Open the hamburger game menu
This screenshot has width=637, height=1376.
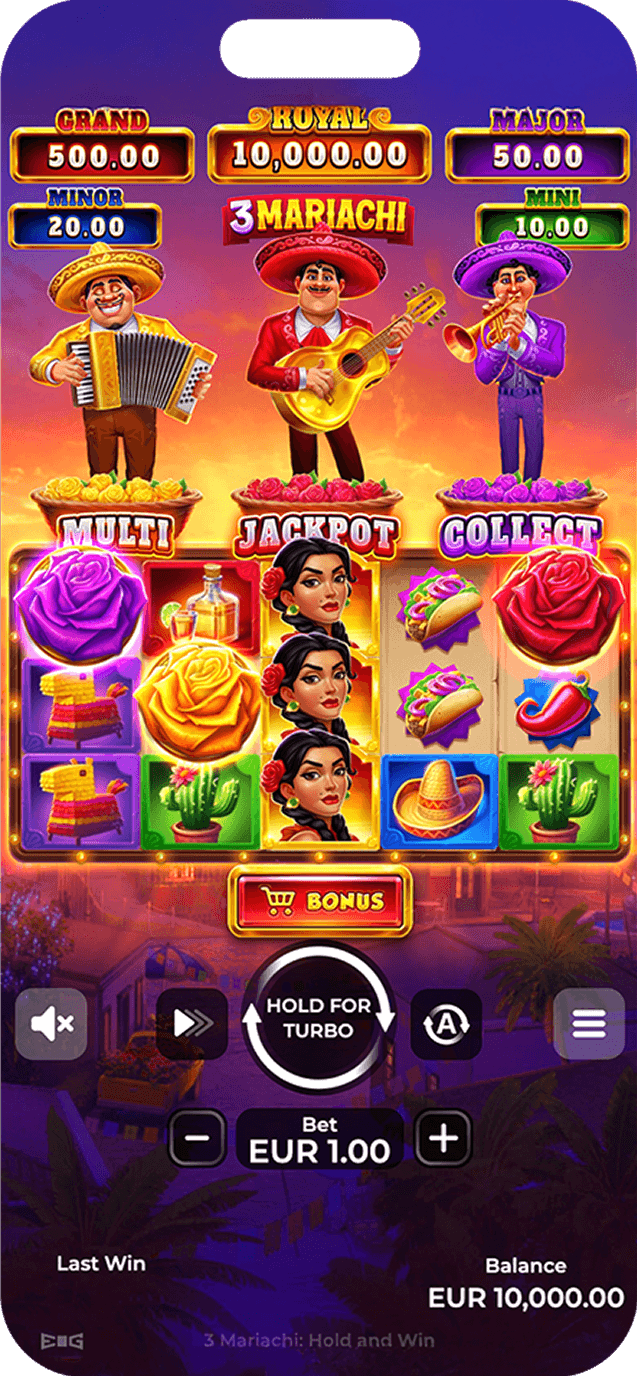tap(589, 1023)
